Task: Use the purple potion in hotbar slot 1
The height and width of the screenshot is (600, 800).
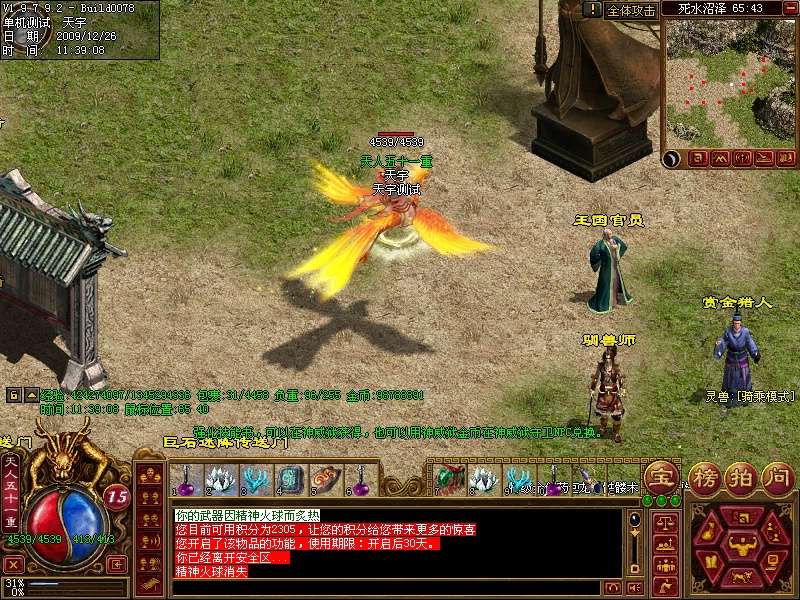Action: point(185,479)
